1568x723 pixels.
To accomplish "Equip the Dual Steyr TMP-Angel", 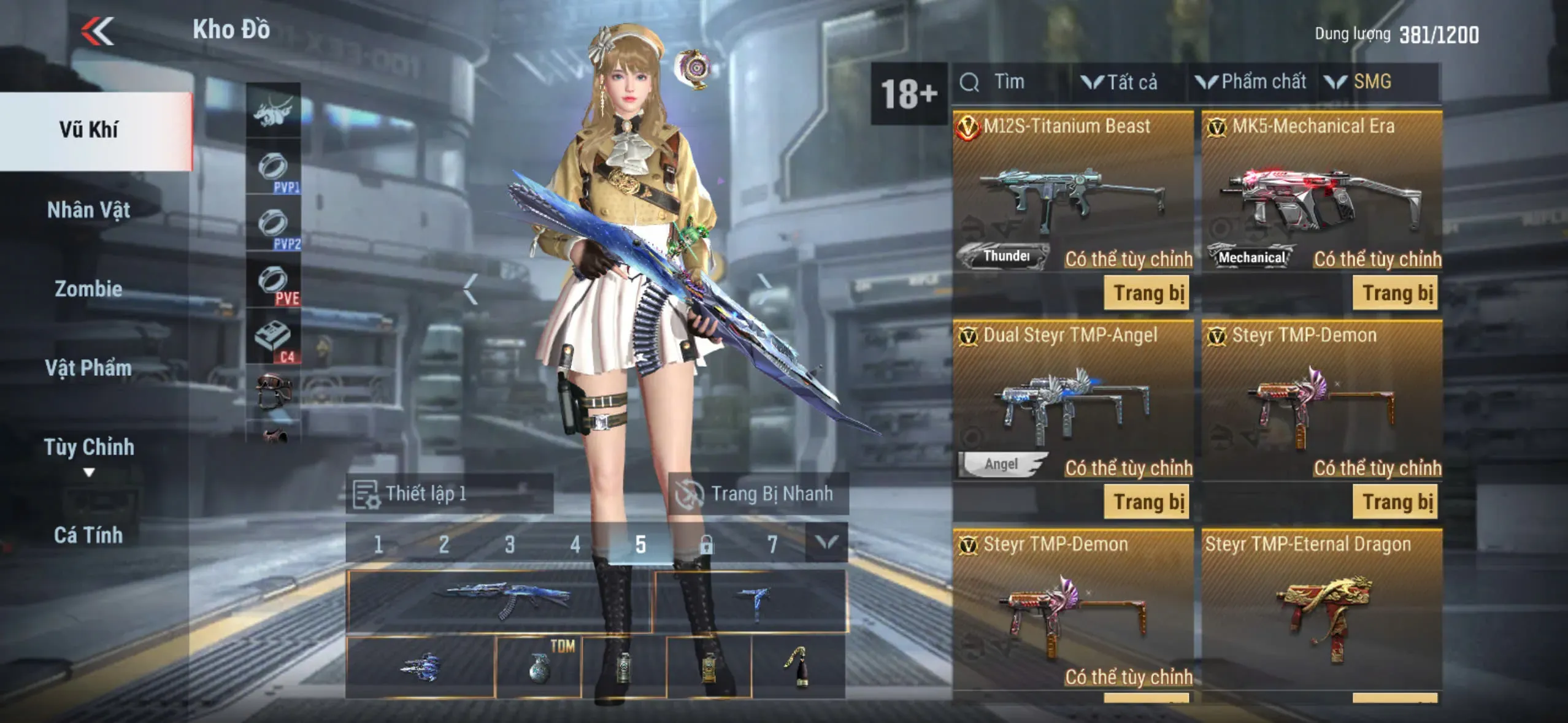I will pos(1147,502).
